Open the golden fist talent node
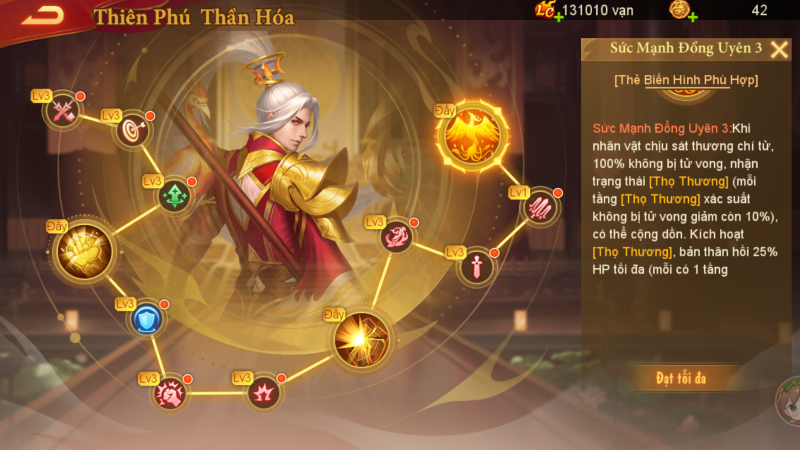 tap(80, 252)
